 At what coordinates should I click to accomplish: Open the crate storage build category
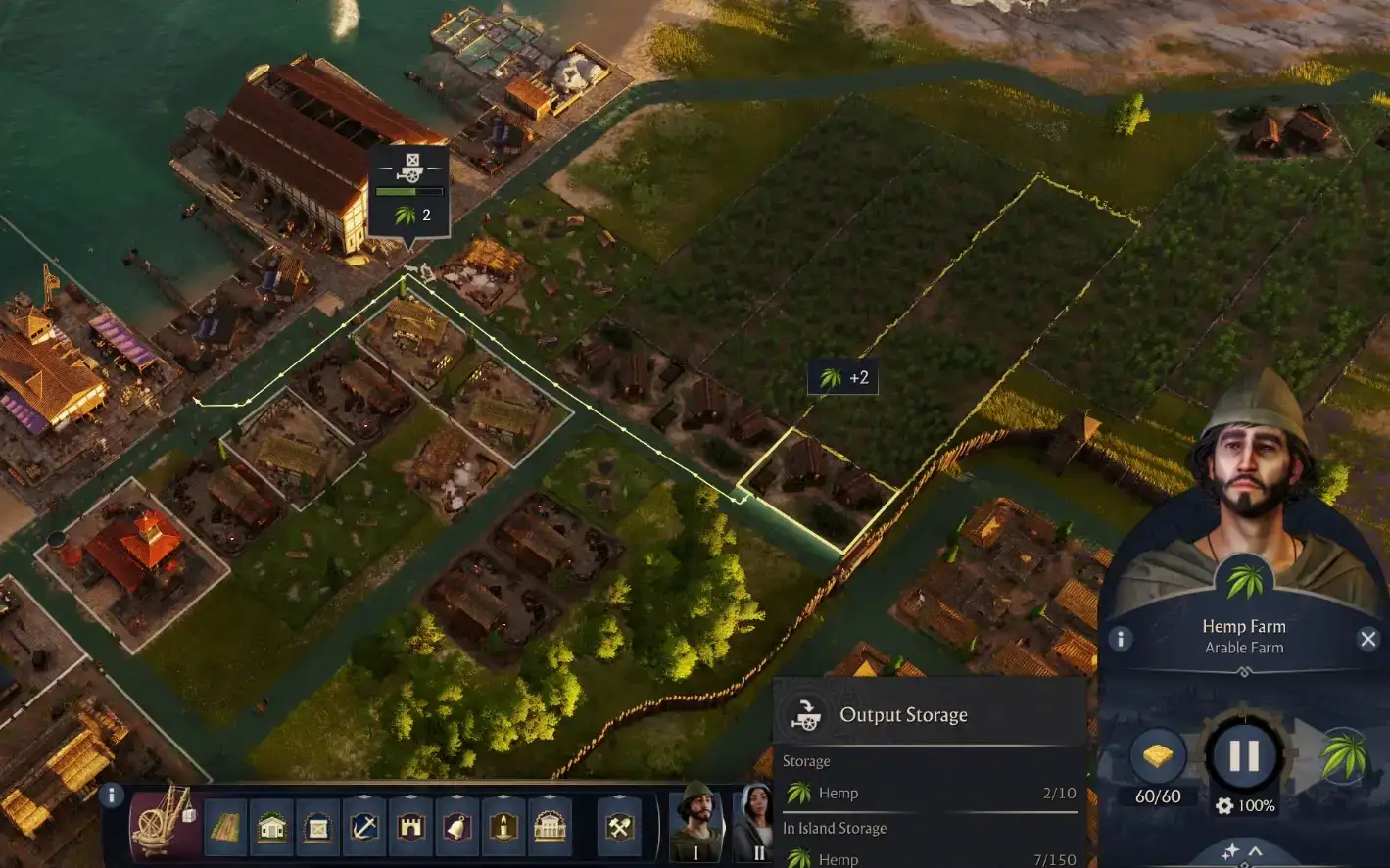pyautogui.click(x=318, y=827)
